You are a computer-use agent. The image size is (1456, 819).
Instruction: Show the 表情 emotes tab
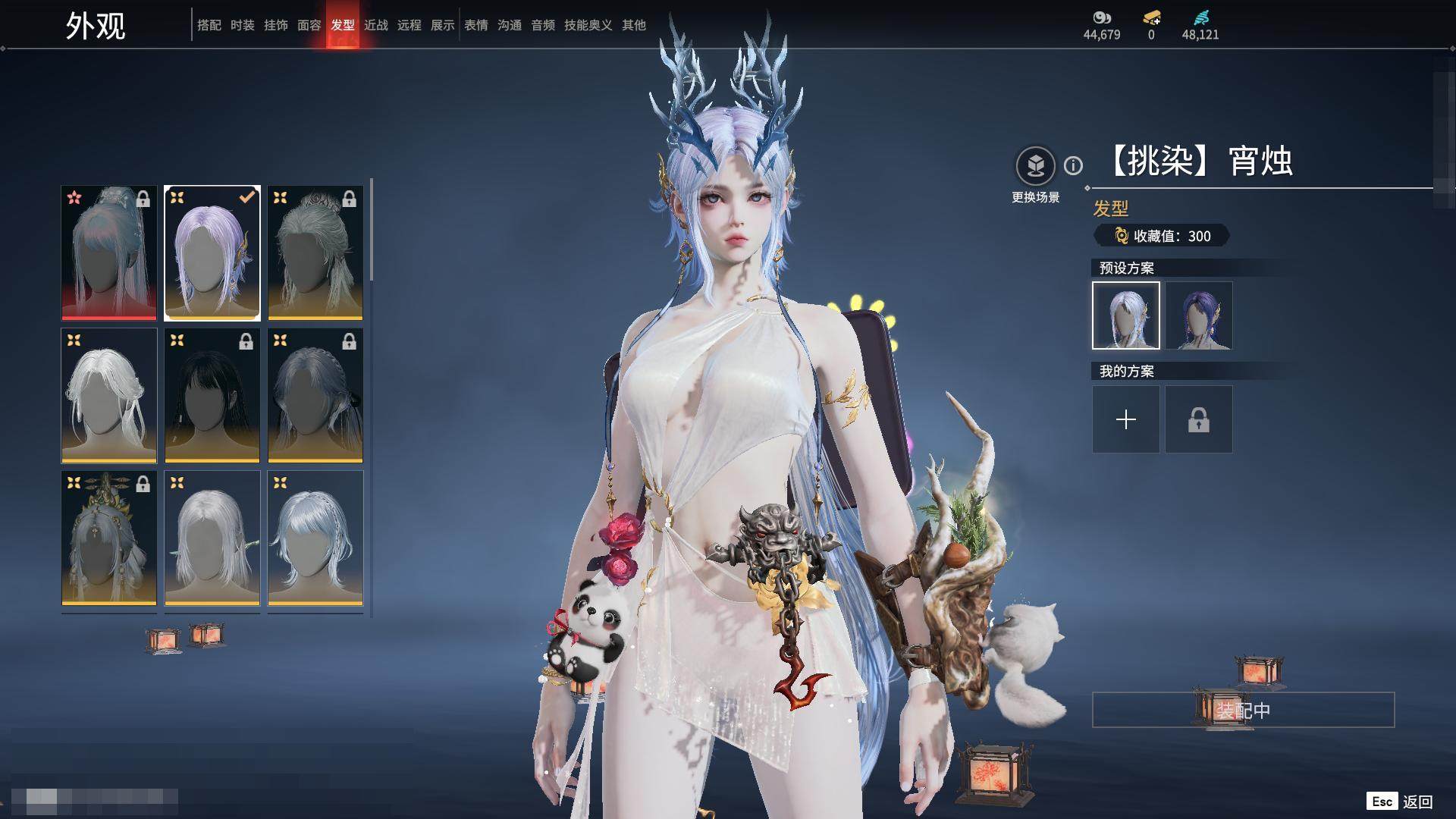475,25
